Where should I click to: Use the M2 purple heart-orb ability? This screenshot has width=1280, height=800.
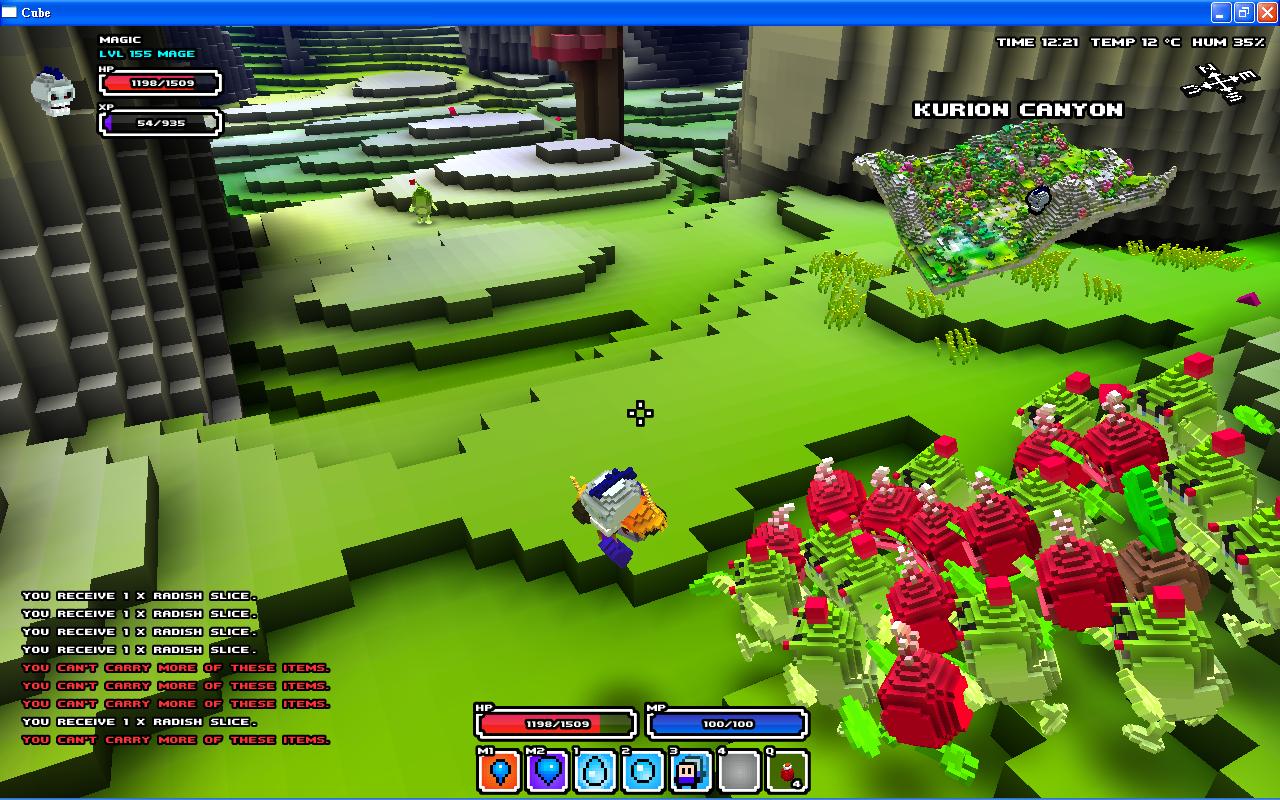click(548, 772)
